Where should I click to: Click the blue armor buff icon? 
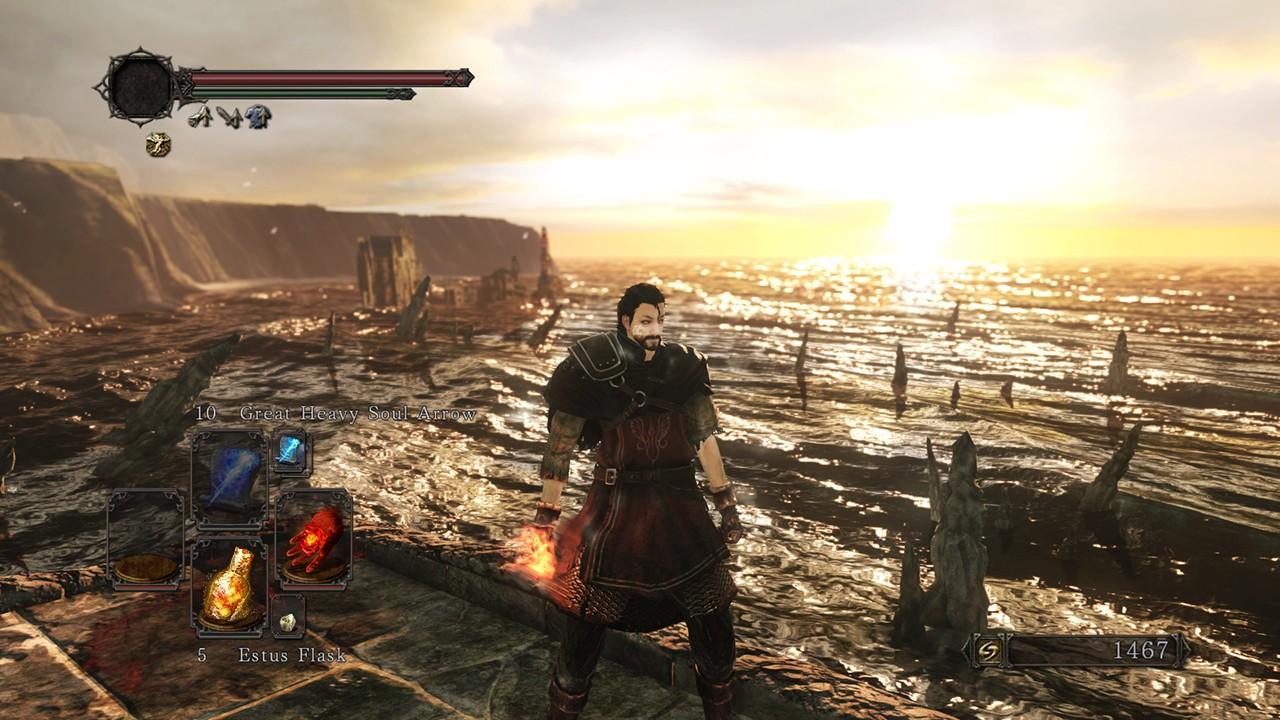tap(258, 118)
